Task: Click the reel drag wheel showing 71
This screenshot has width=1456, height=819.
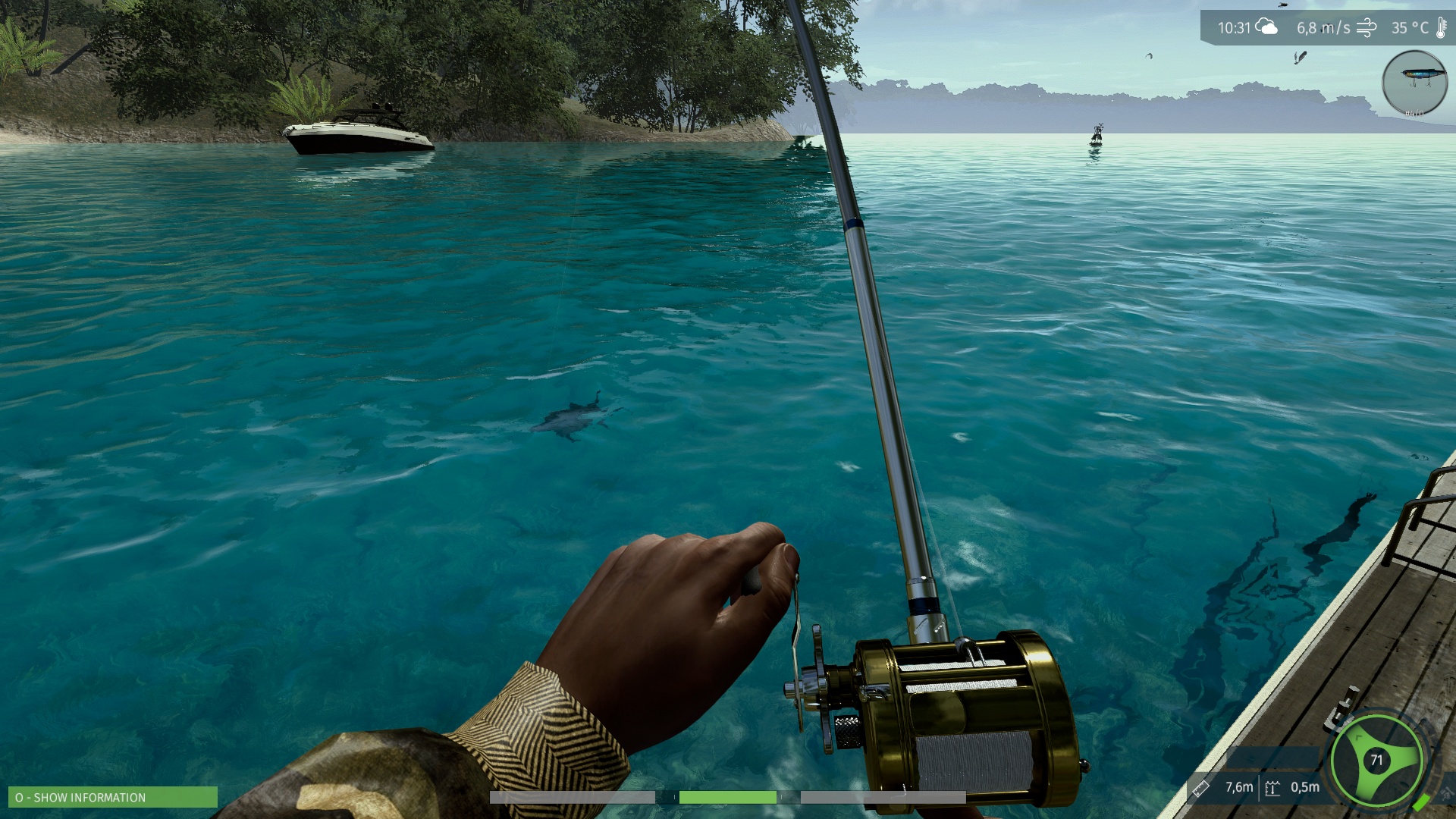Action: 1376,758
